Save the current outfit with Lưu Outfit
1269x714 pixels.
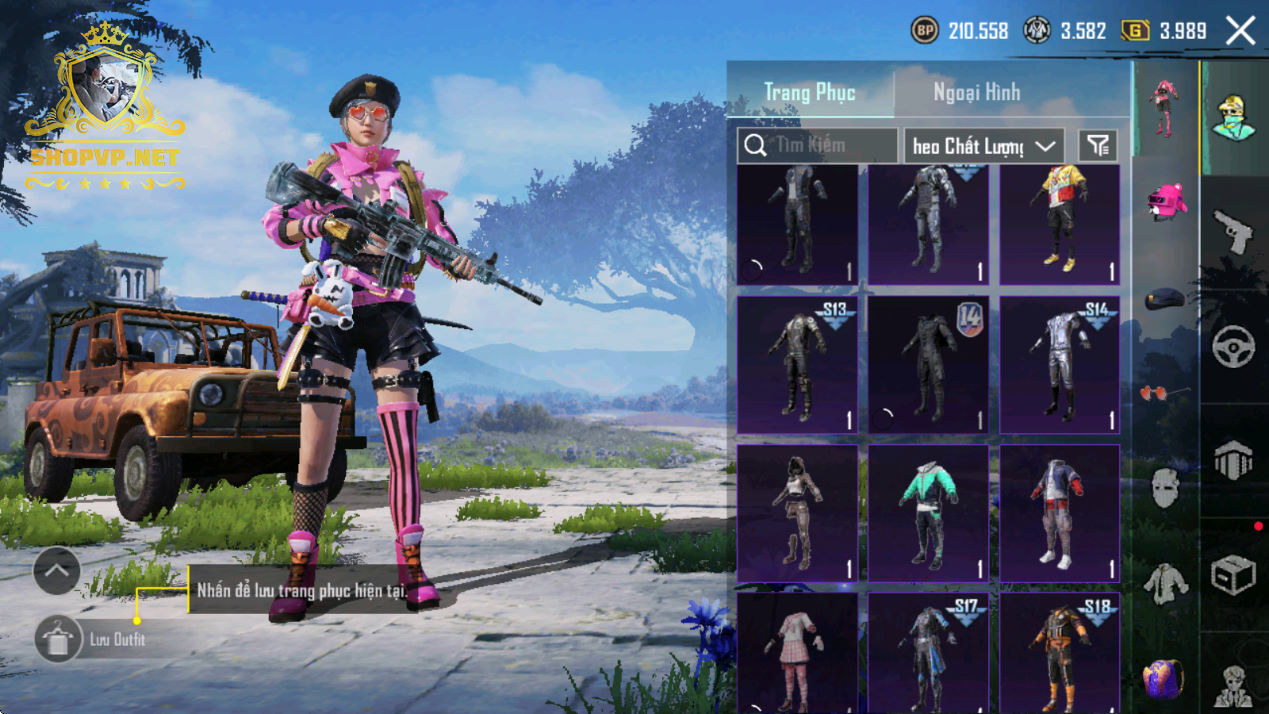pos(58,639)
